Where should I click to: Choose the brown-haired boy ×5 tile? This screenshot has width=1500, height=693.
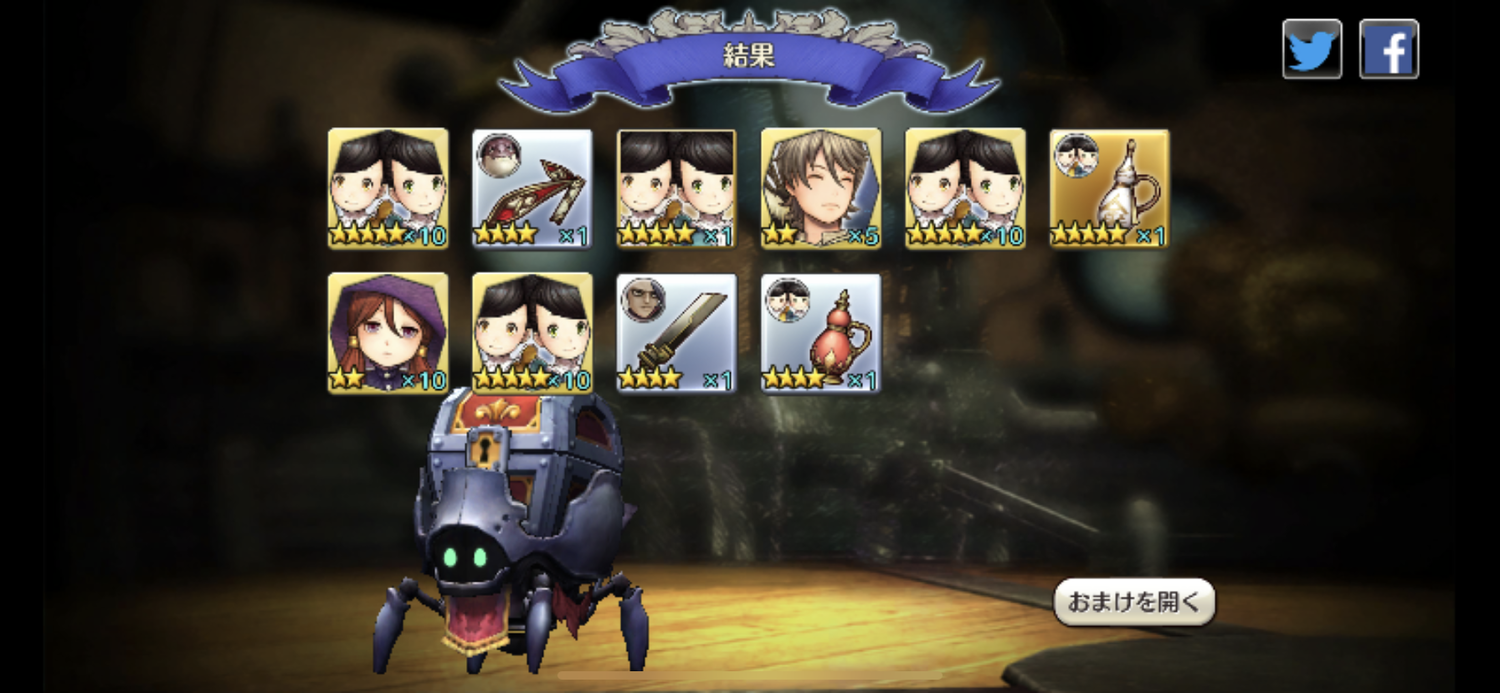point(821,189)
